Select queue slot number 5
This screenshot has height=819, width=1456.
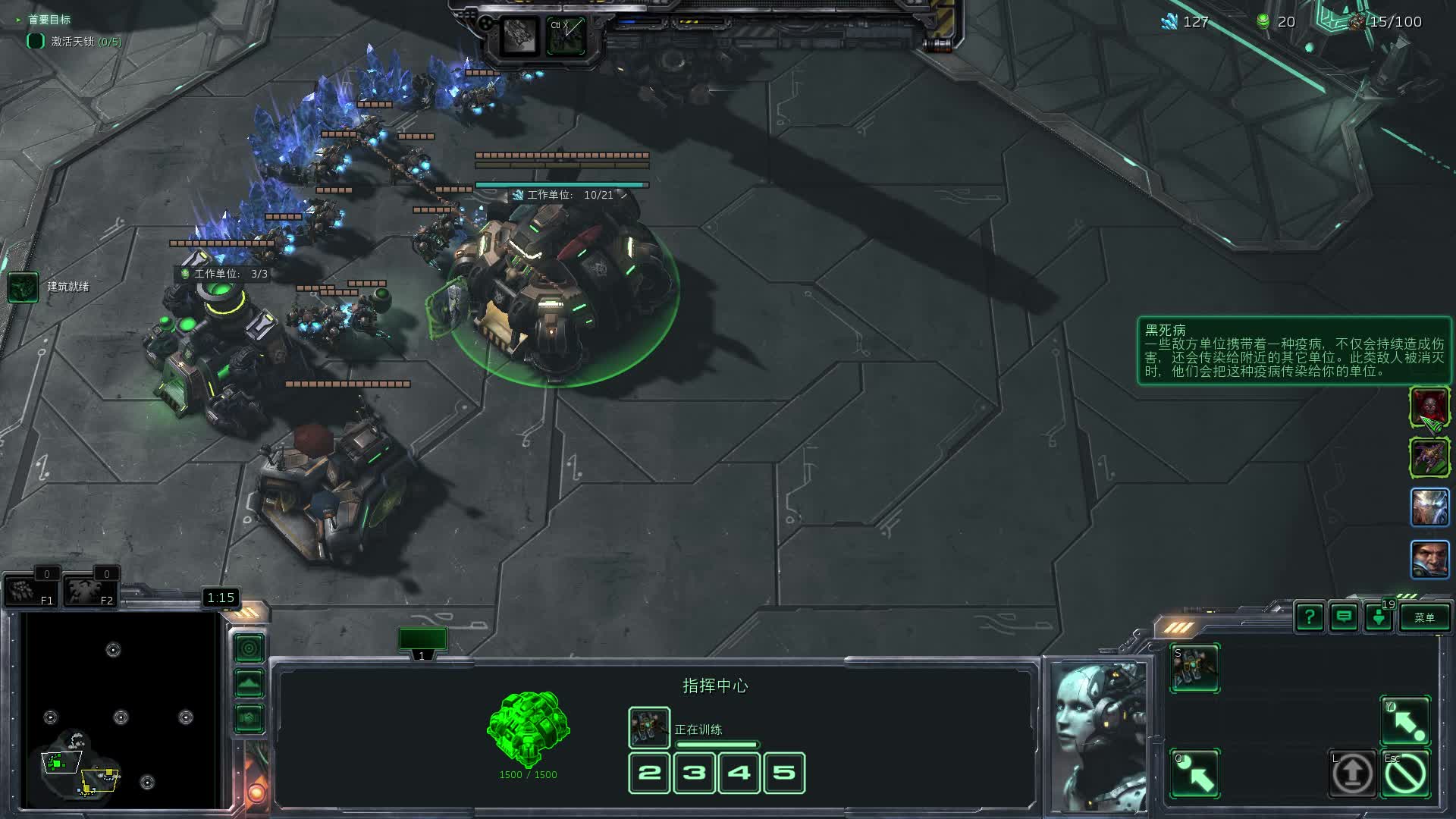[x=784, y=773]
